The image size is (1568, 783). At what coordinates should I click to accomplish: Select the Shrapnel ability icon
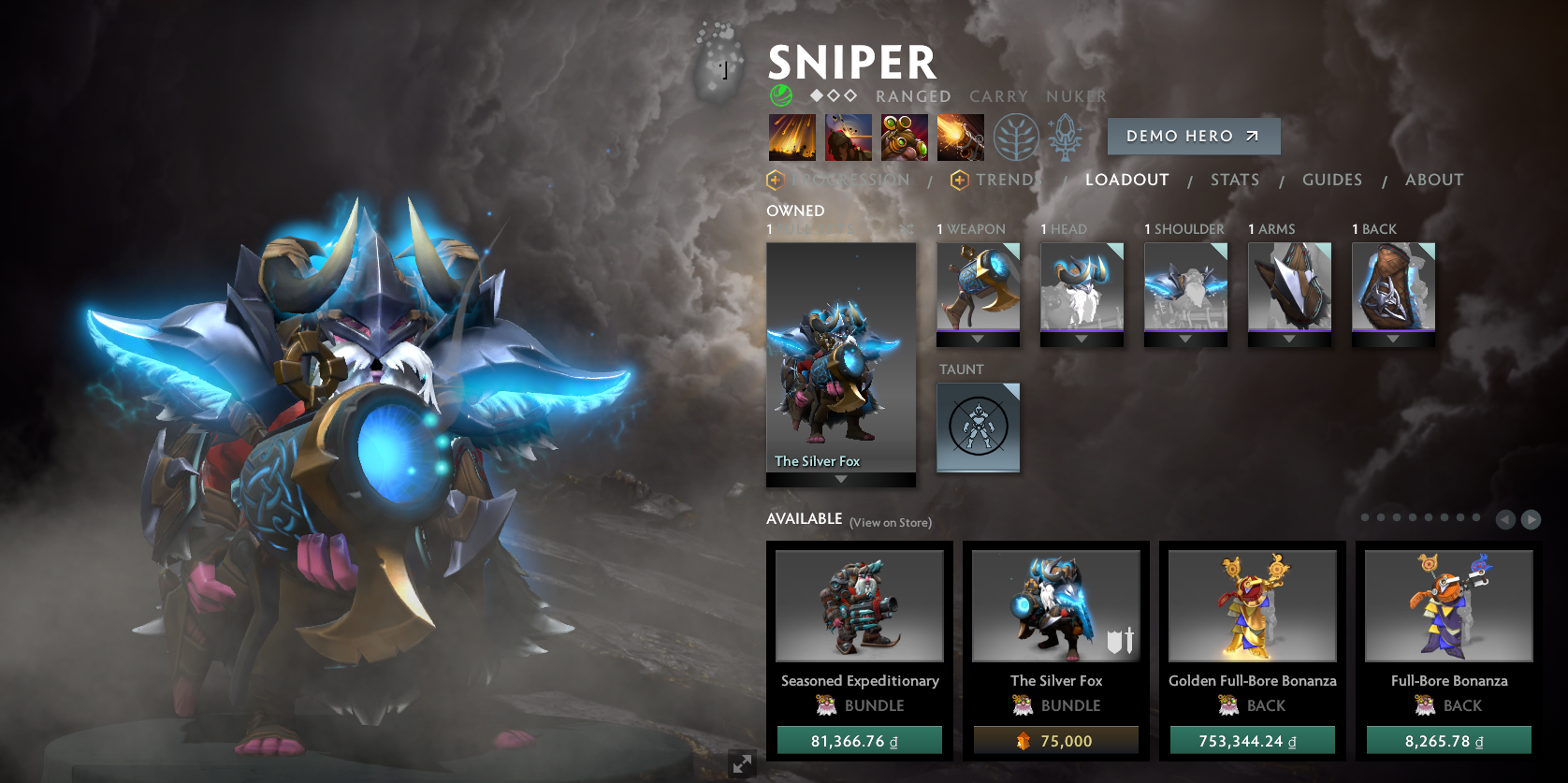(x=791, y=138)
